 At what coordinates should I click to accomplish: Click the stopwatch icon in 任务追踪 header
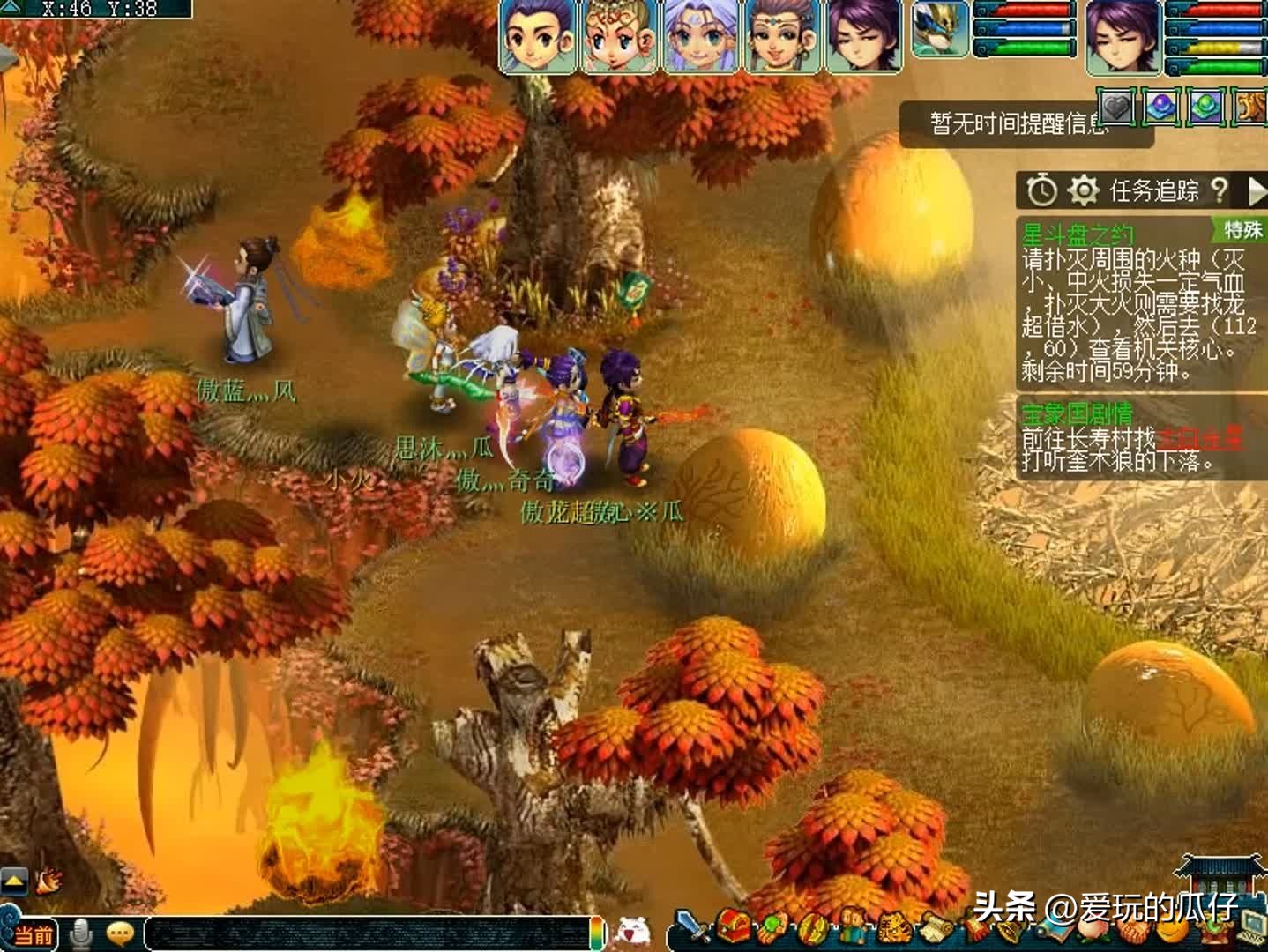1042,190
